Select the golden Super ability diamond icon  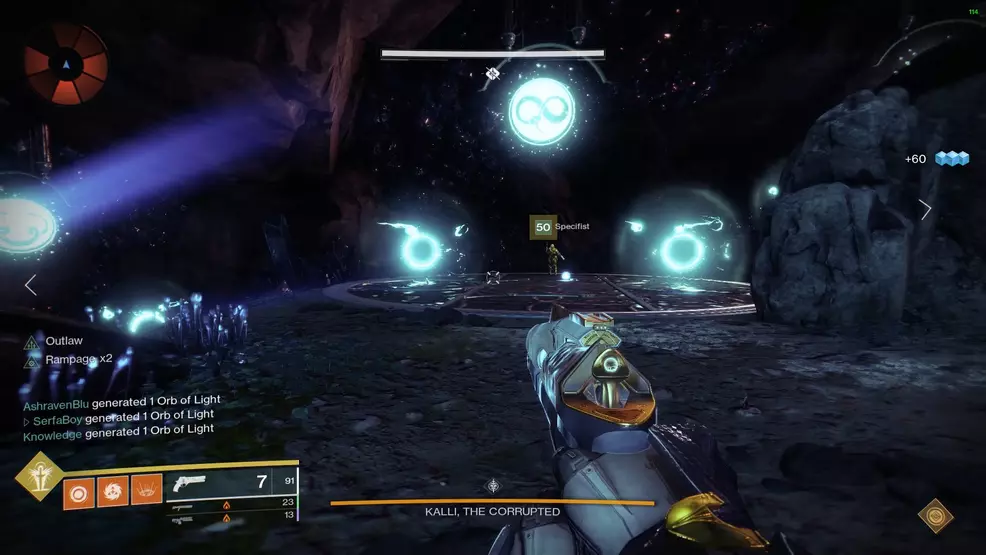pyautogui.click(x=39, y=477)
